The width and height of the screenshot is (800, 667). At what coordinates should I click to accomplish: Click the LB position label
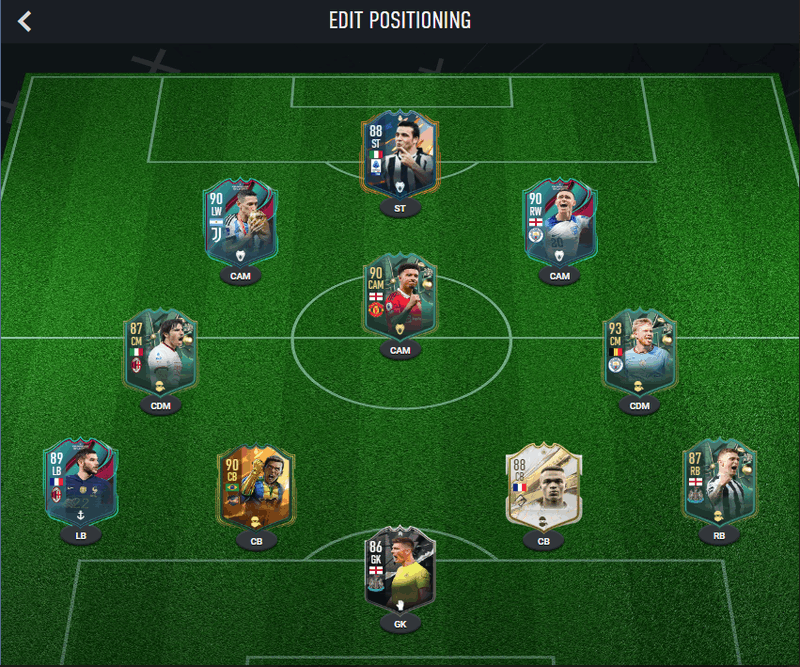(x=81, y=535)
